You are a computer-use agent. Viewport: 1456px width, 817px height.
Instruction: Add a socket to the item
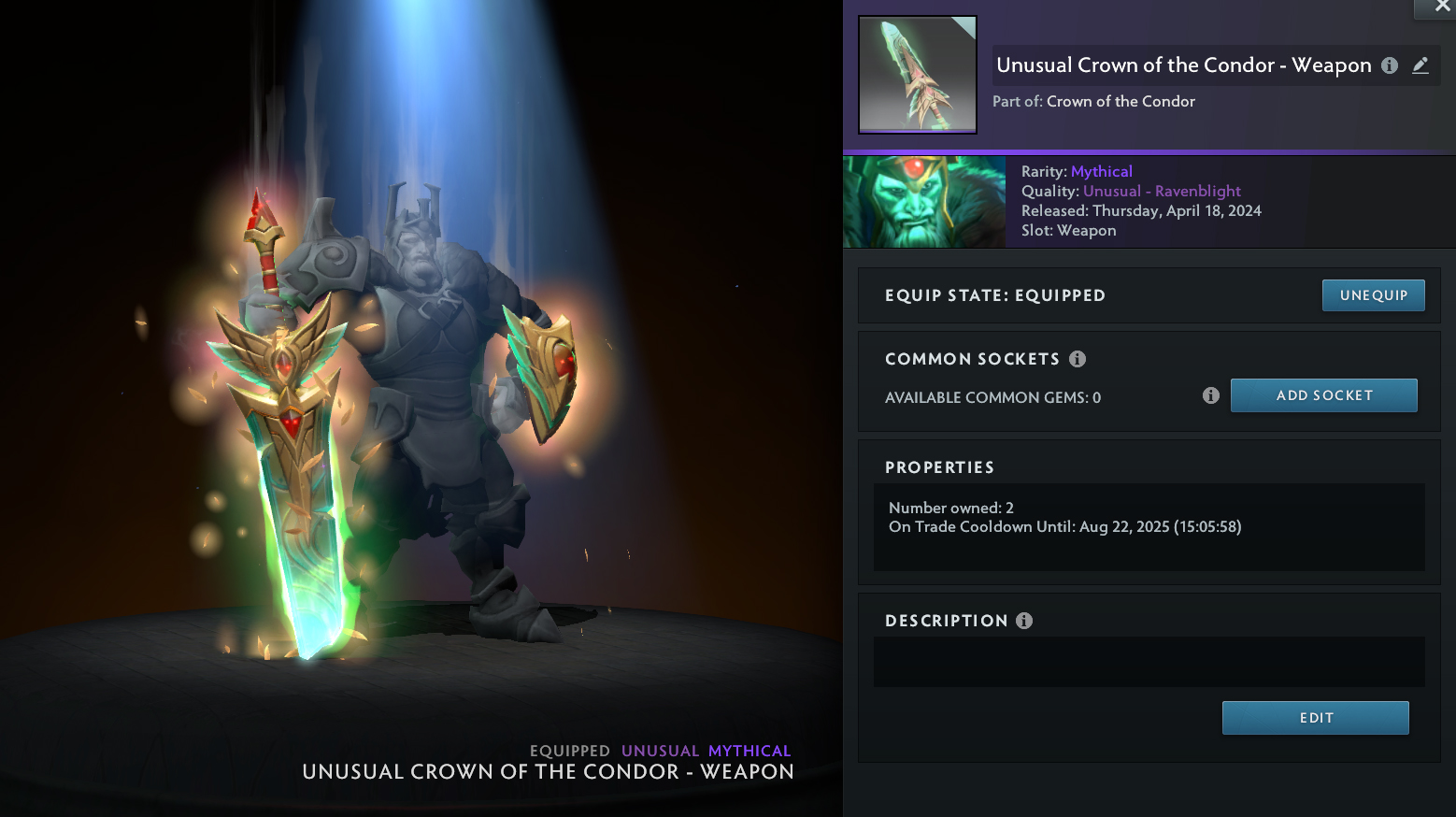(1323, 395)
